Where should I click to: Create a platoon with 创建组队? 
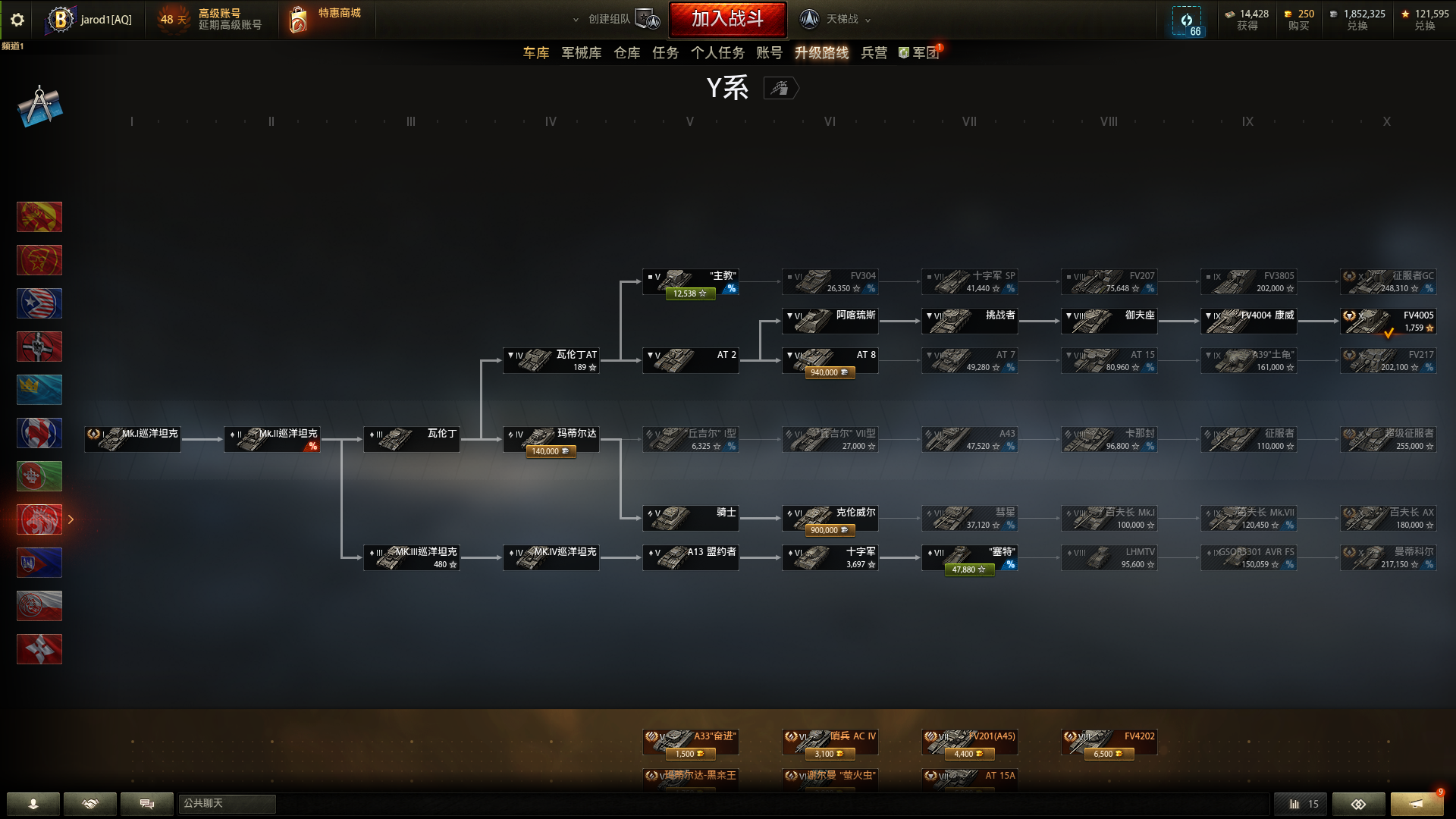616,19
